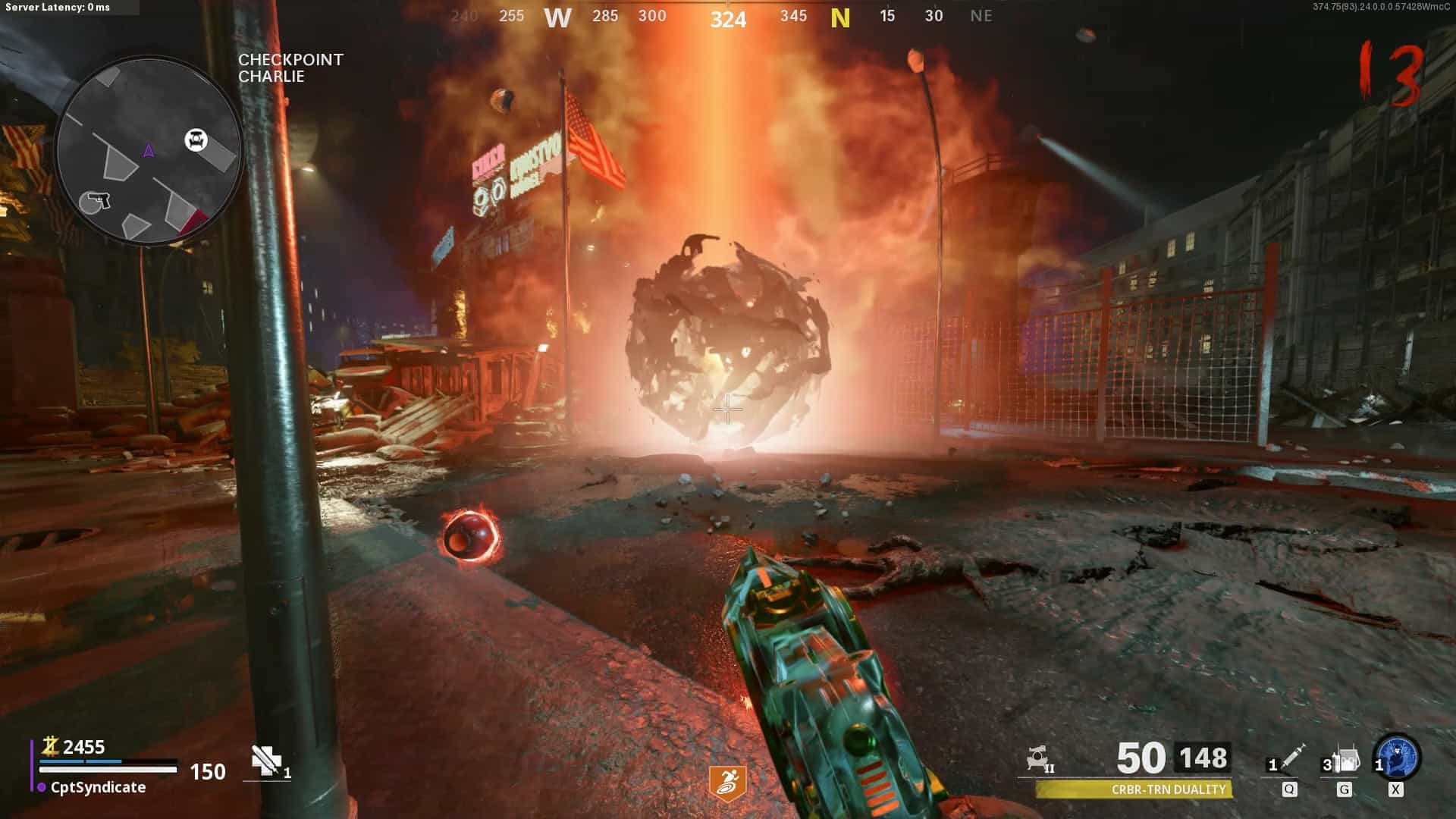Image resolution: width=1456 pixels, height=819 pixels.
Task: Open the circular minimap
Action: [x=149, y=150]
